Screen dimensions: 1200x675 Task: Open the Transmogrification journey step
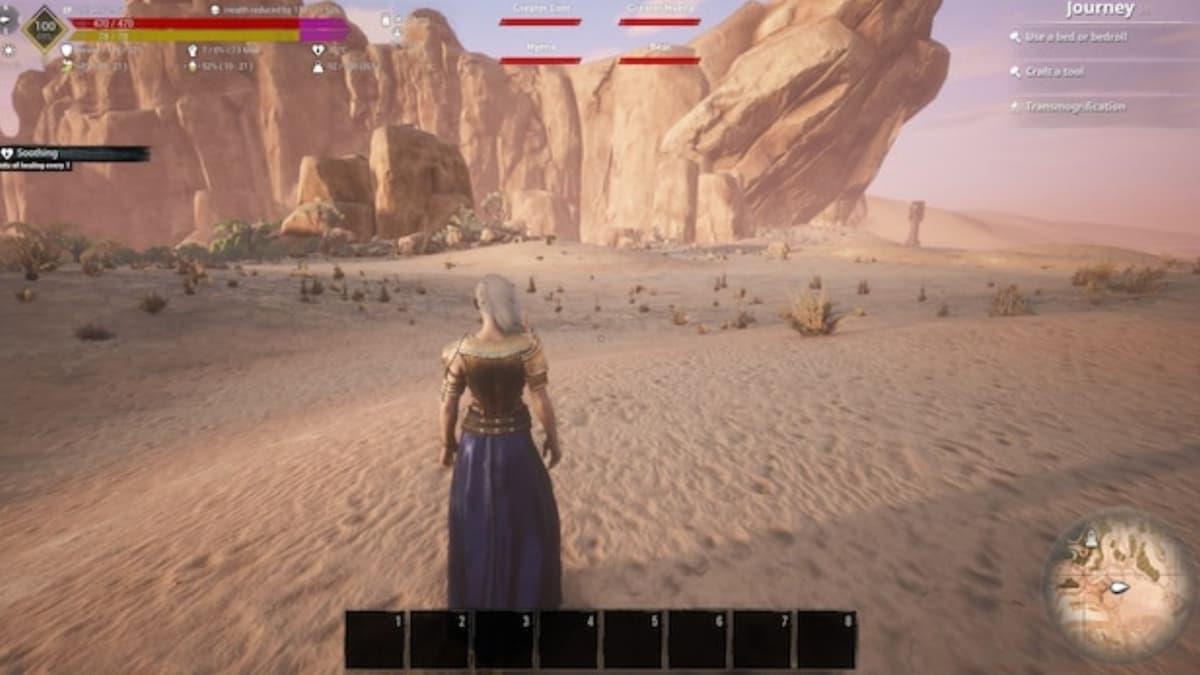(1074, 107)
